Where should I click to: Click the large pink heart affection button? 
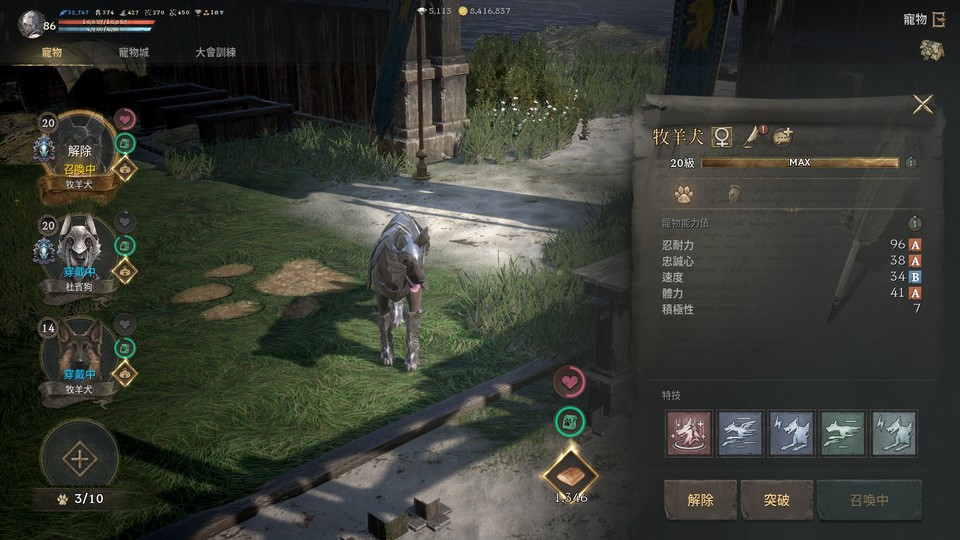point(571,380)
